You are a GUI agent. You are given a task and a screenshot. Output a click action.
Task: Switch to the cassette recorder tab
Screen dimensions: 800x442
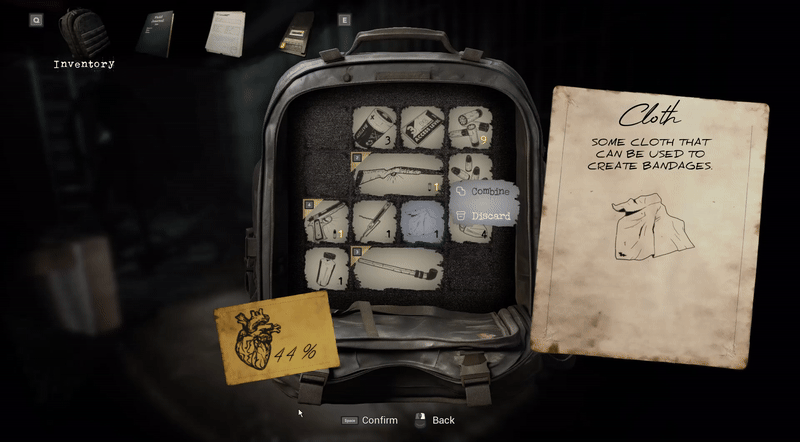(297, 33)
